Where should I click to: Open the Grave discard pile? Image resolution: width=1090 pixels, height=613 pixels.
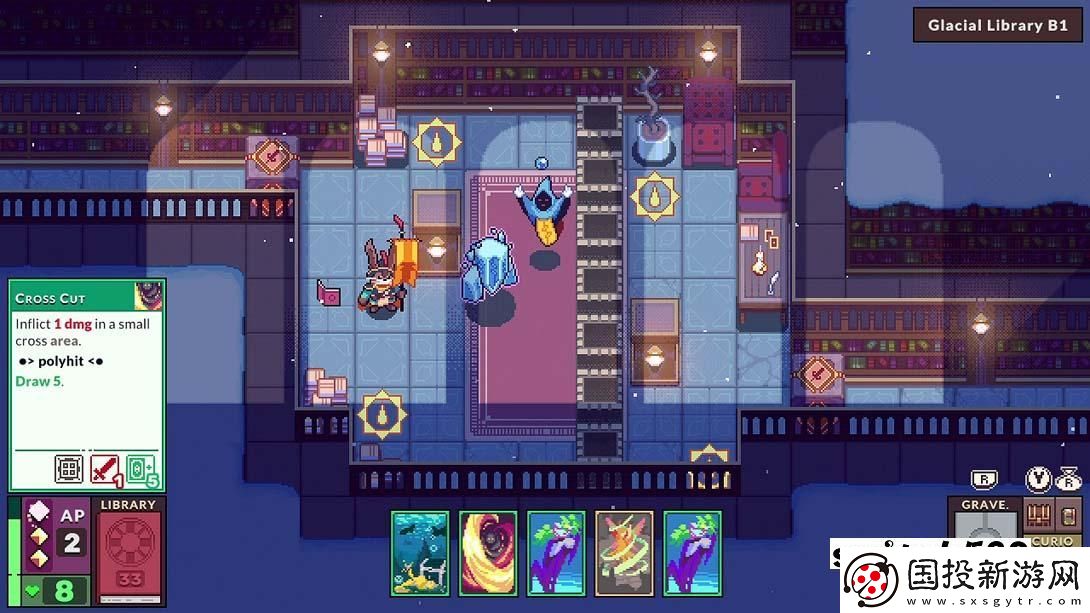tap(984, 520)
